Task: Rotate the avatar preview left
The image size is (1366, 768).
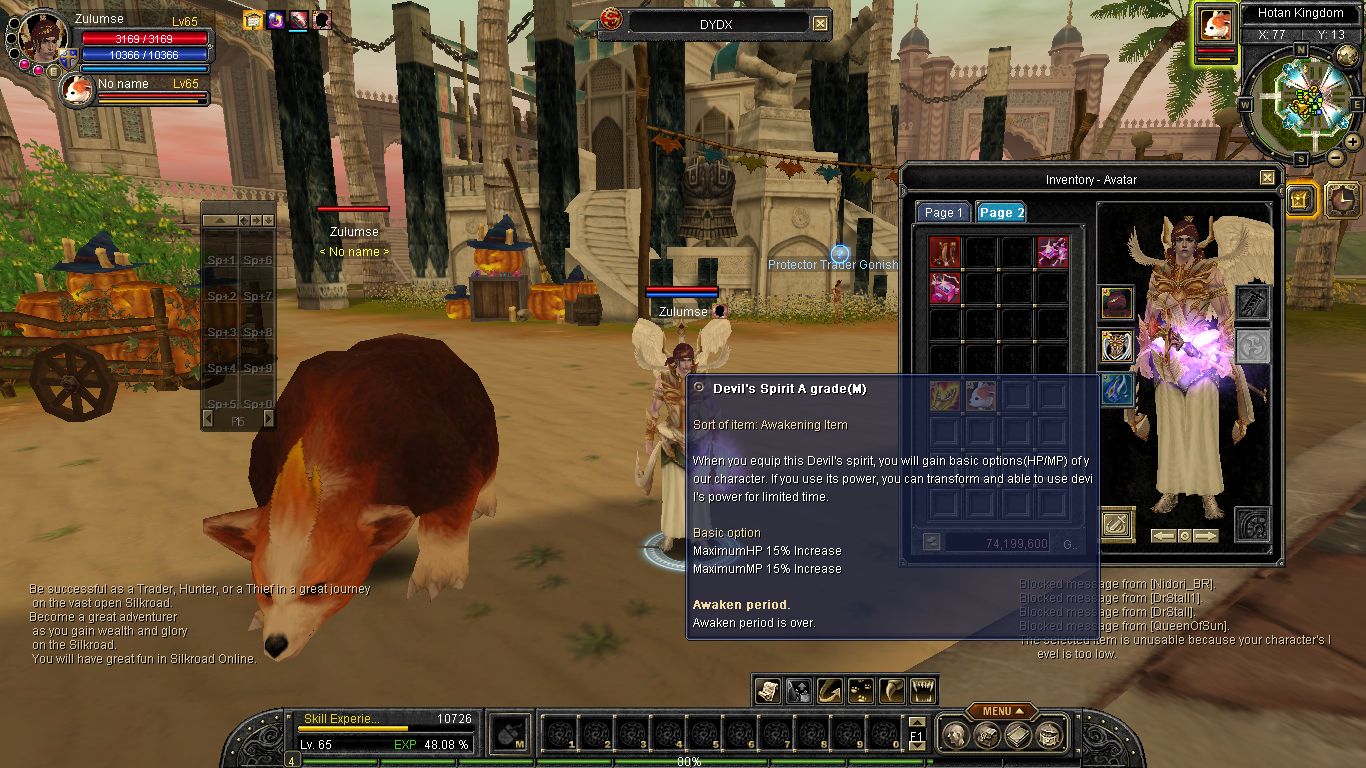Action: tap(1163, 536)
